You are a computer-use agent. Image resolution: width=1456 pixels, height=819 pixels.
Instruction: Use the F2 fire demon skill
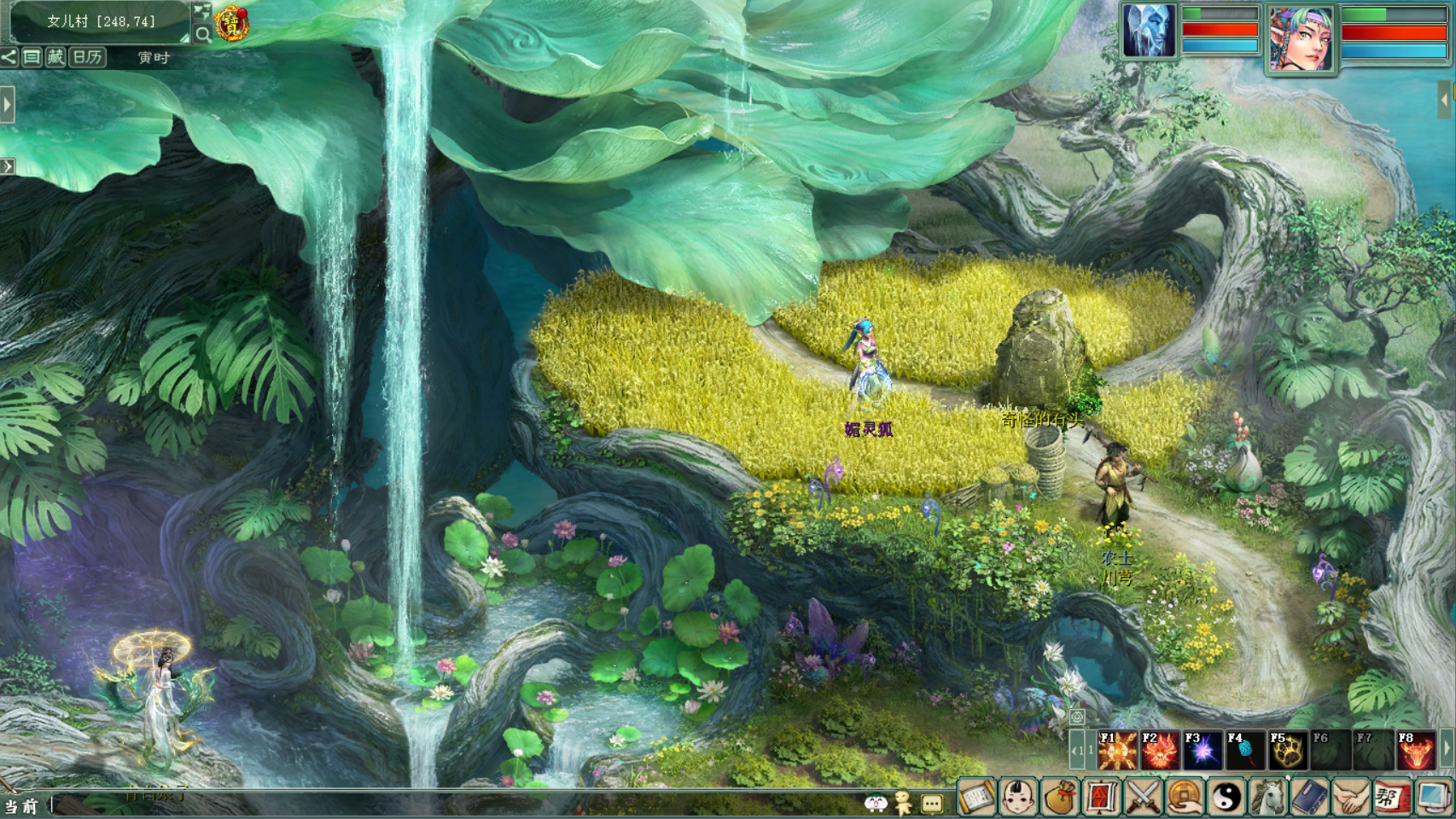coord(1160,751)
